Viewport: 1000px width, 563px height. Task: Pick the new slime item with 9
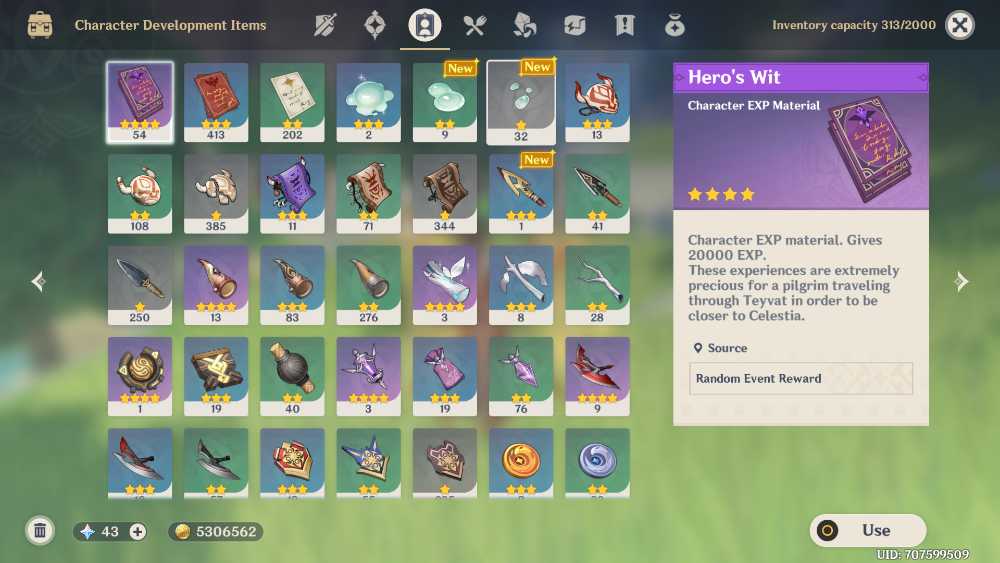[x=444, y=102]
